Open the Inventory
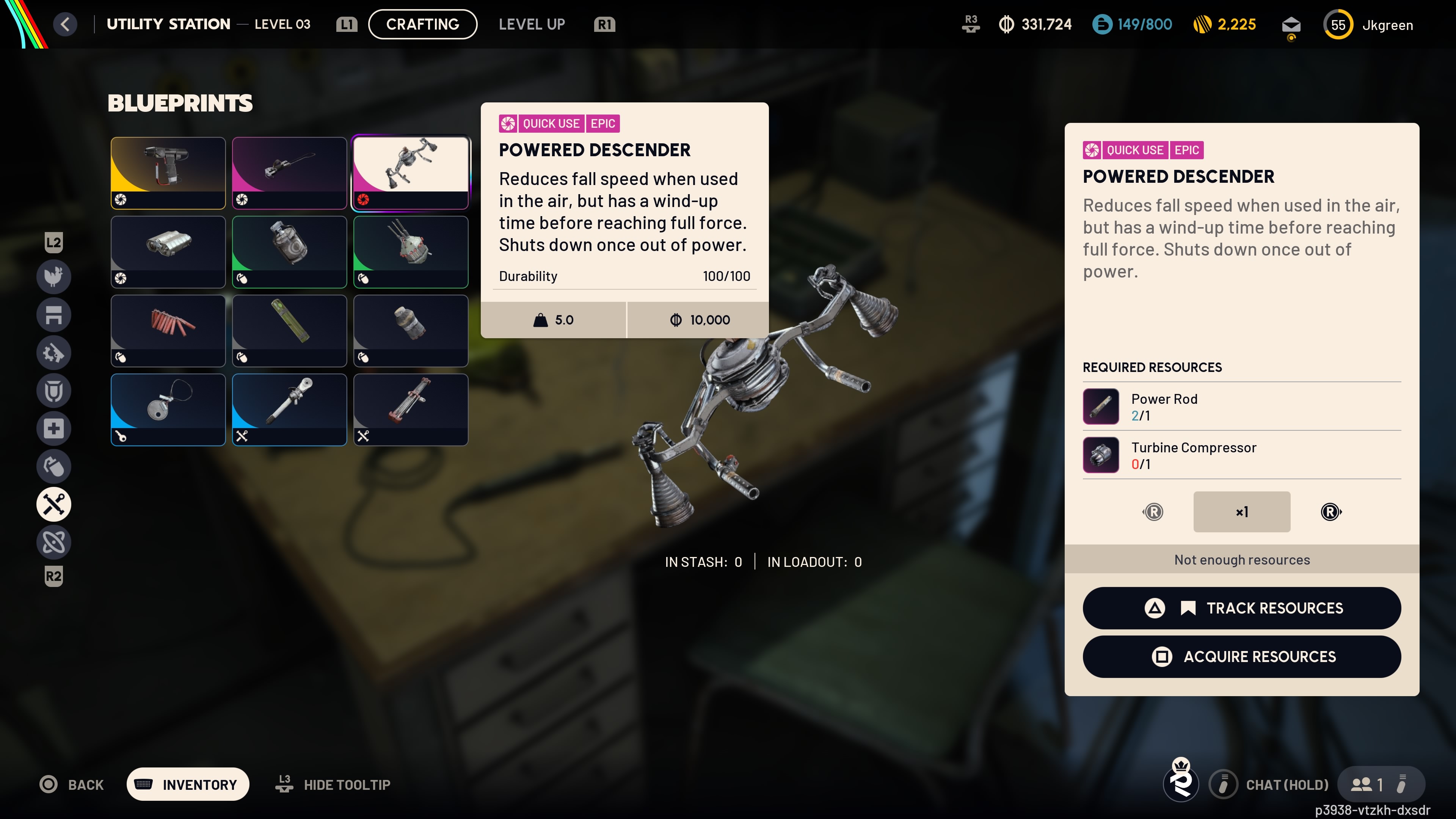The image size is (1456, 819). click(188, 784)
